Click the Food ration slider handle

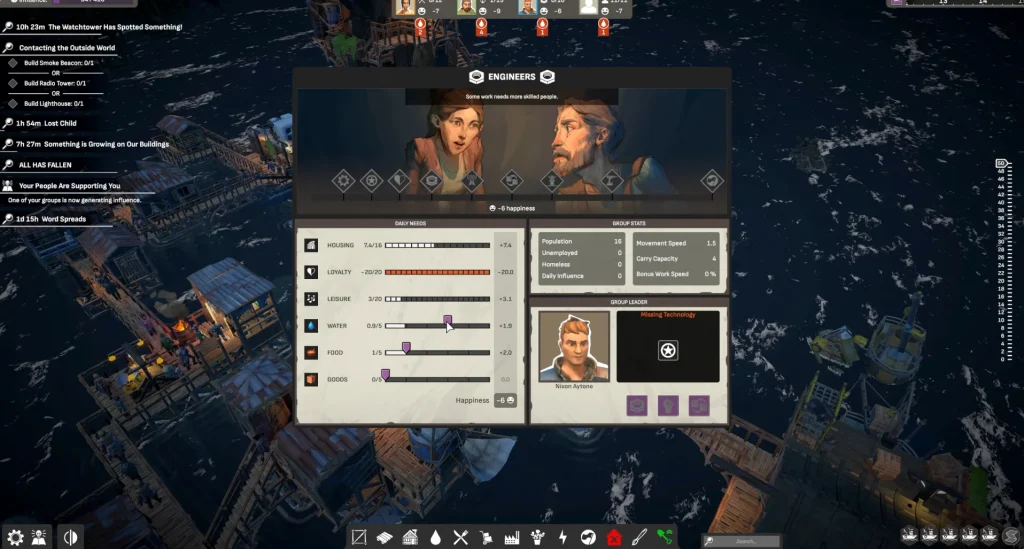click(x=406, y=347)
